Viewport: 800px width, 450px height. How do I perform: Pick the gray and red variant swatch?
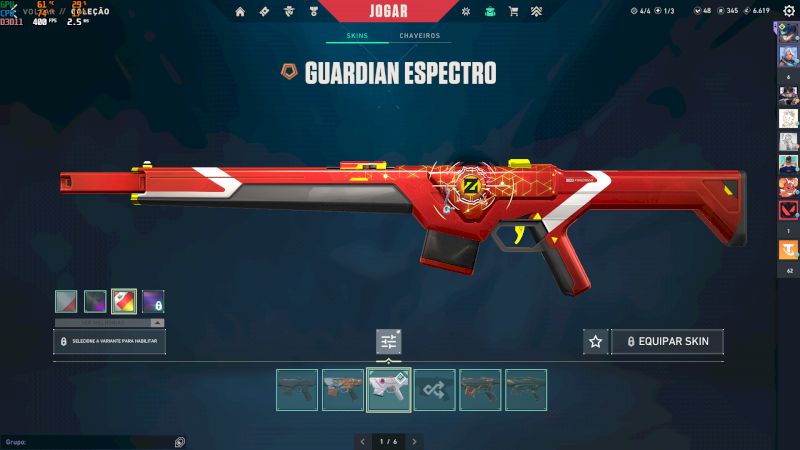click(66, 301)
